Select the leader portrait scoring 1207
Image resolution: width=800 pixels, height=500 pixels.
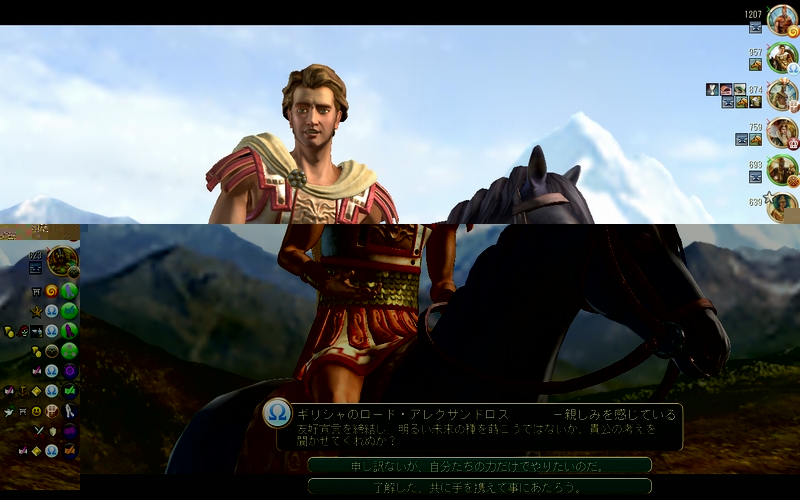pyautogui.click(x=782, y=20)
